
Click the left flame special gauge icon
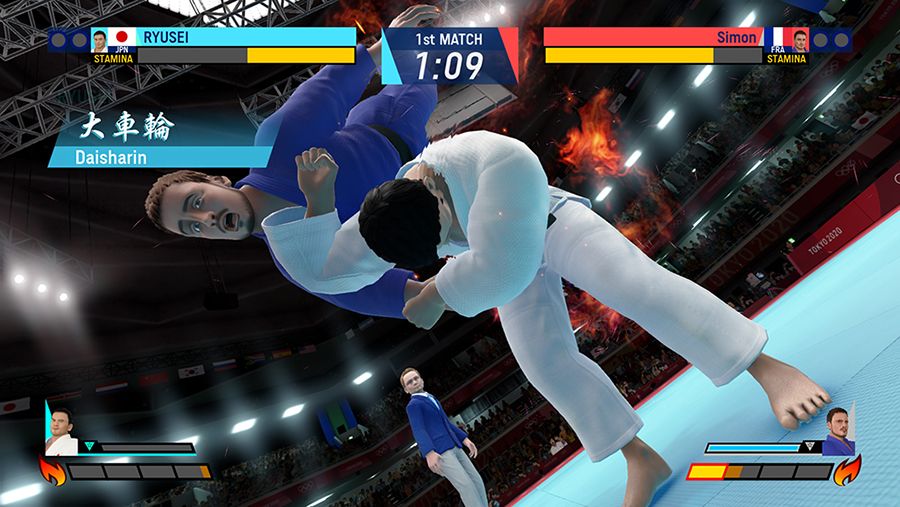[x=51, y=469]
